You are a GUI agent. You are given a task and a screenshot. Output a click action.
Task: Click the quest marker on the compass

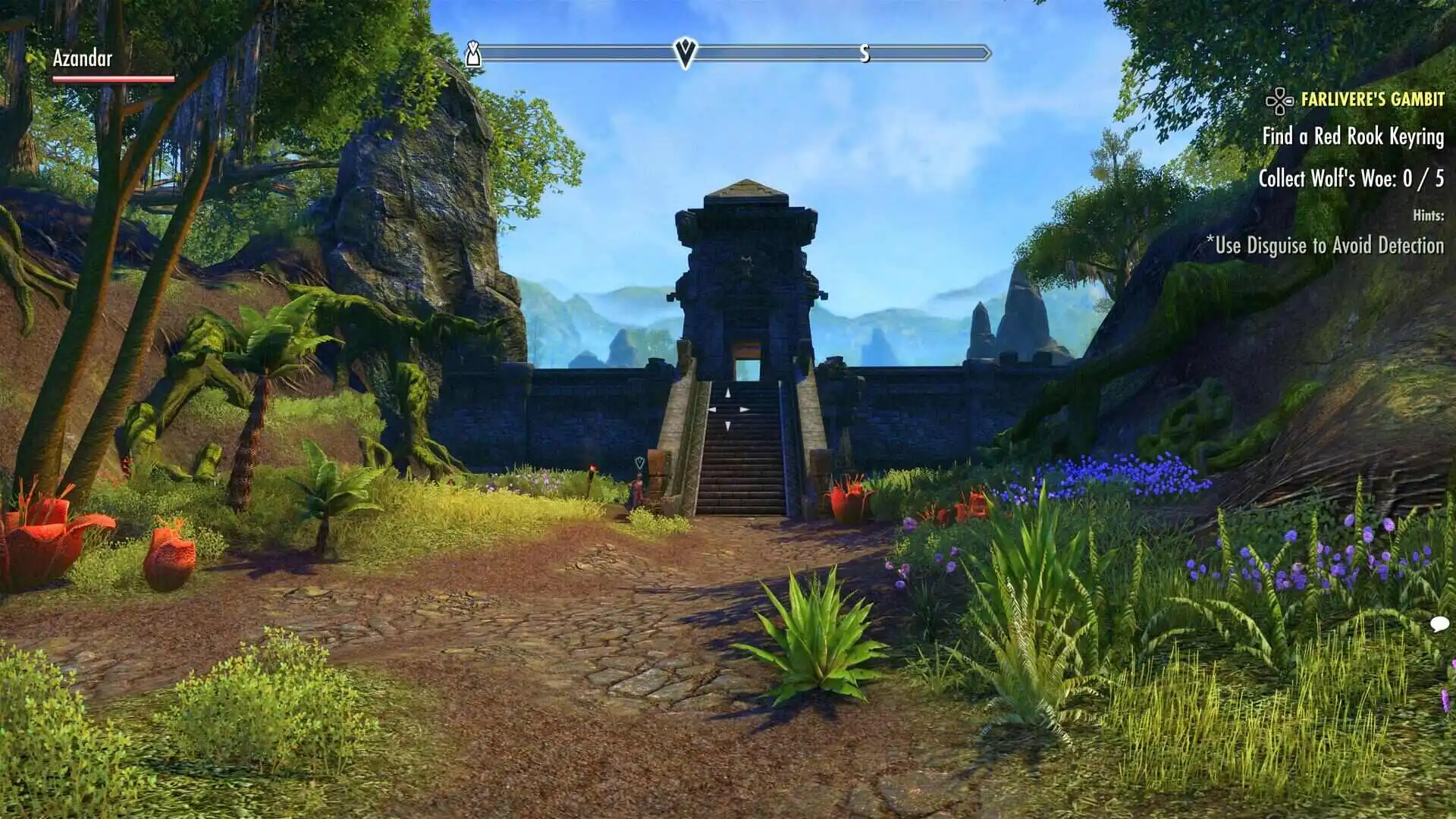(x=685, y=52)
